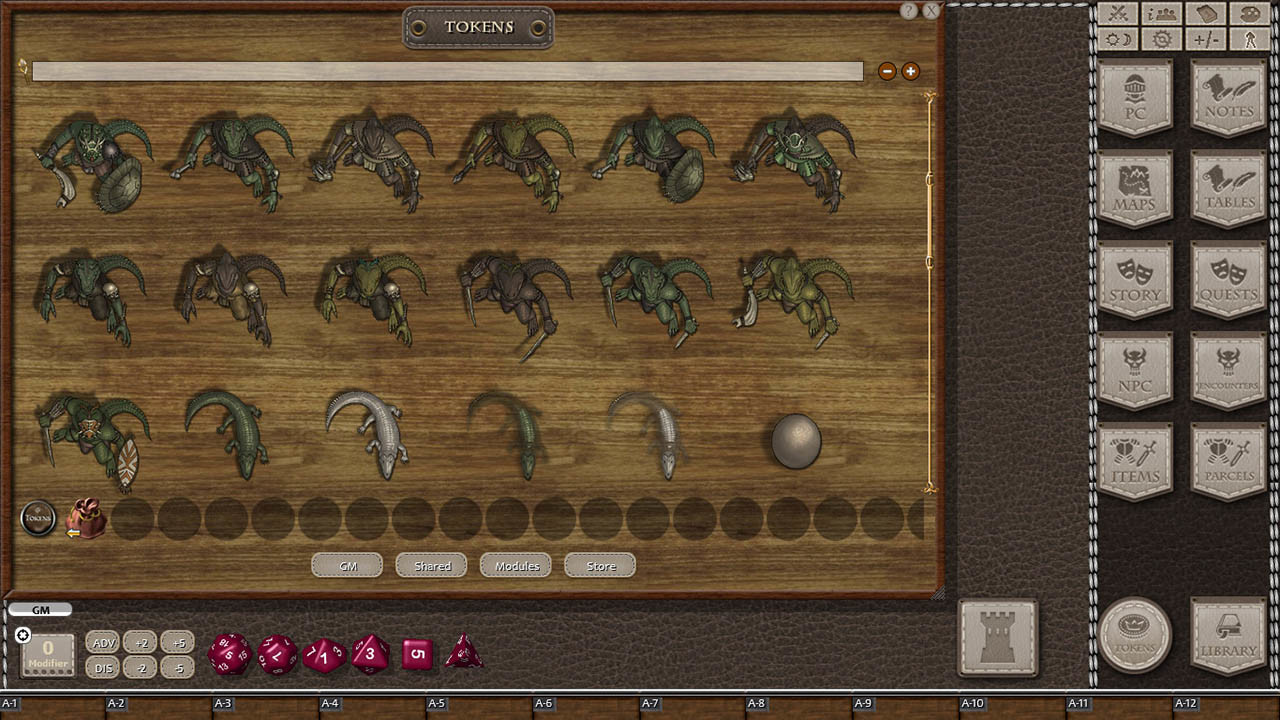
Task: Open the Encounters sidebar panel
Action: pyautogui.click(x=1228, y=371)
